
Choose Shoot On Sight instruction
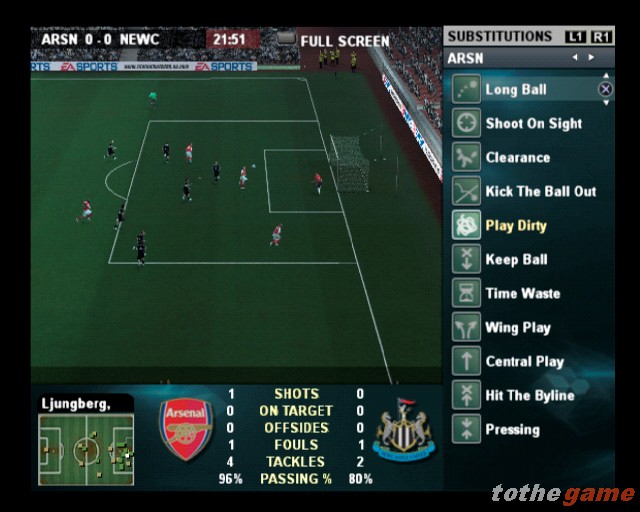click(x=534, y=124)
